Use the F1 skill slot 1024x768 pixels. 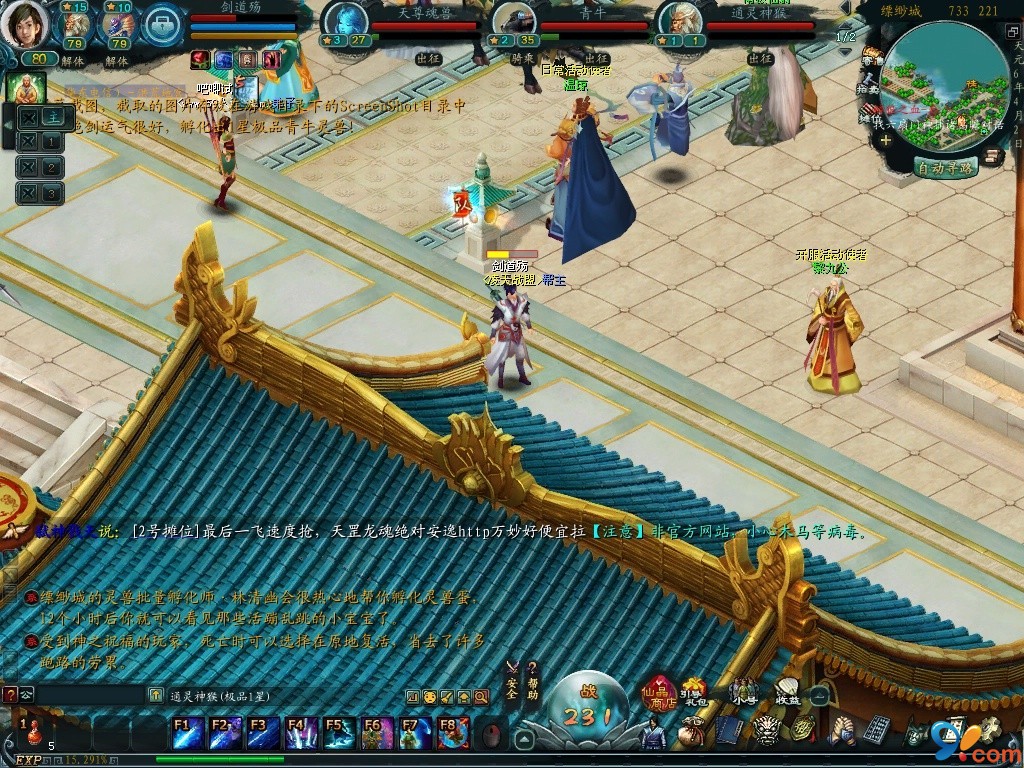click(x=187, y=733)
